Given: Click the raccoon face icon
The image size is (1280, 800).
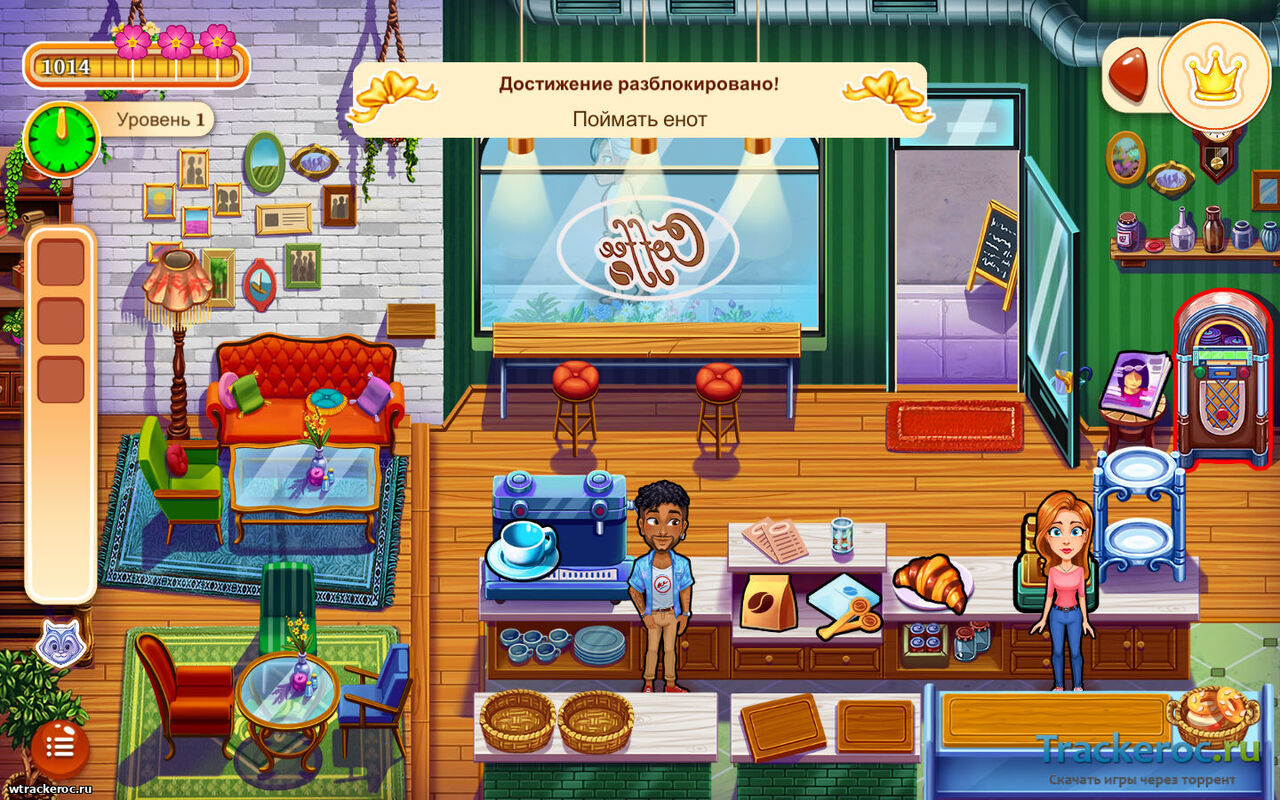Looking at the screenshot, I should tap(60, 643).
